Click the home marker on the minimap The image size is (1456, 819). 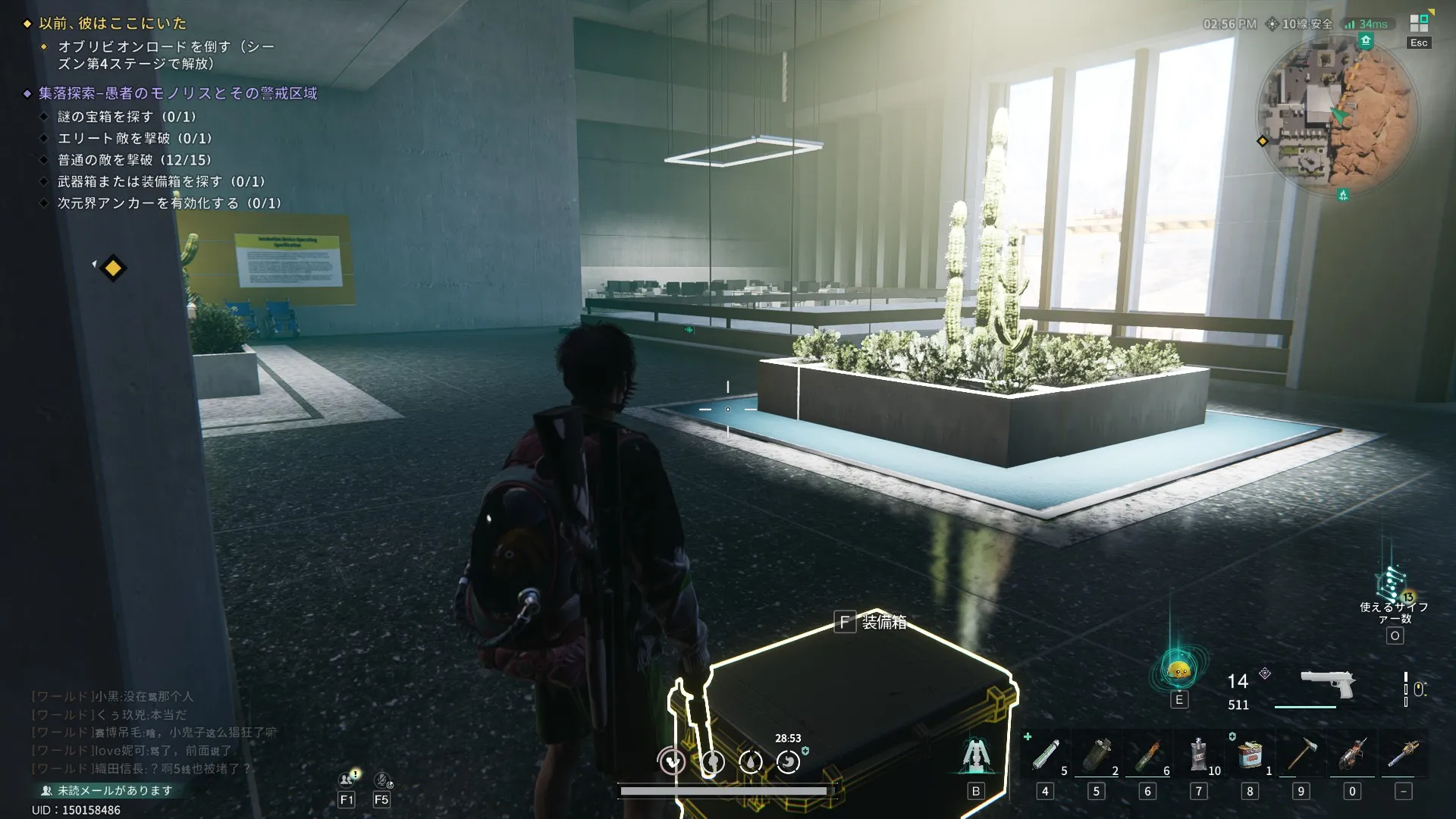coord(1366,40)
